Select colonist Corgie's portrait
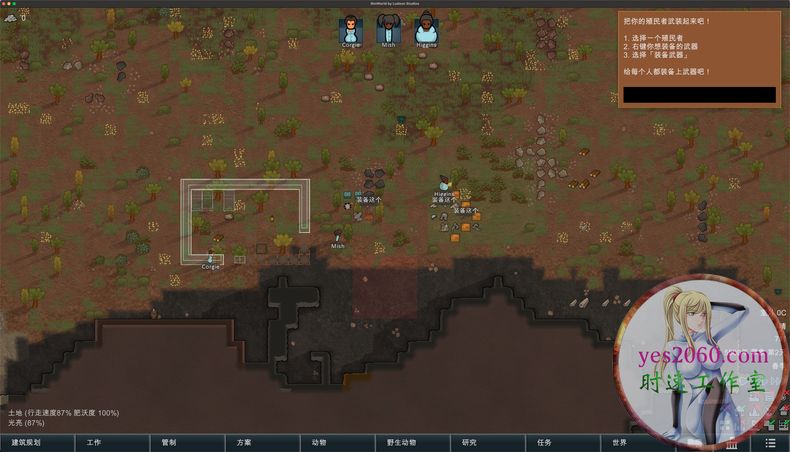This screenshot has height=452, width=790. [350, 29]
